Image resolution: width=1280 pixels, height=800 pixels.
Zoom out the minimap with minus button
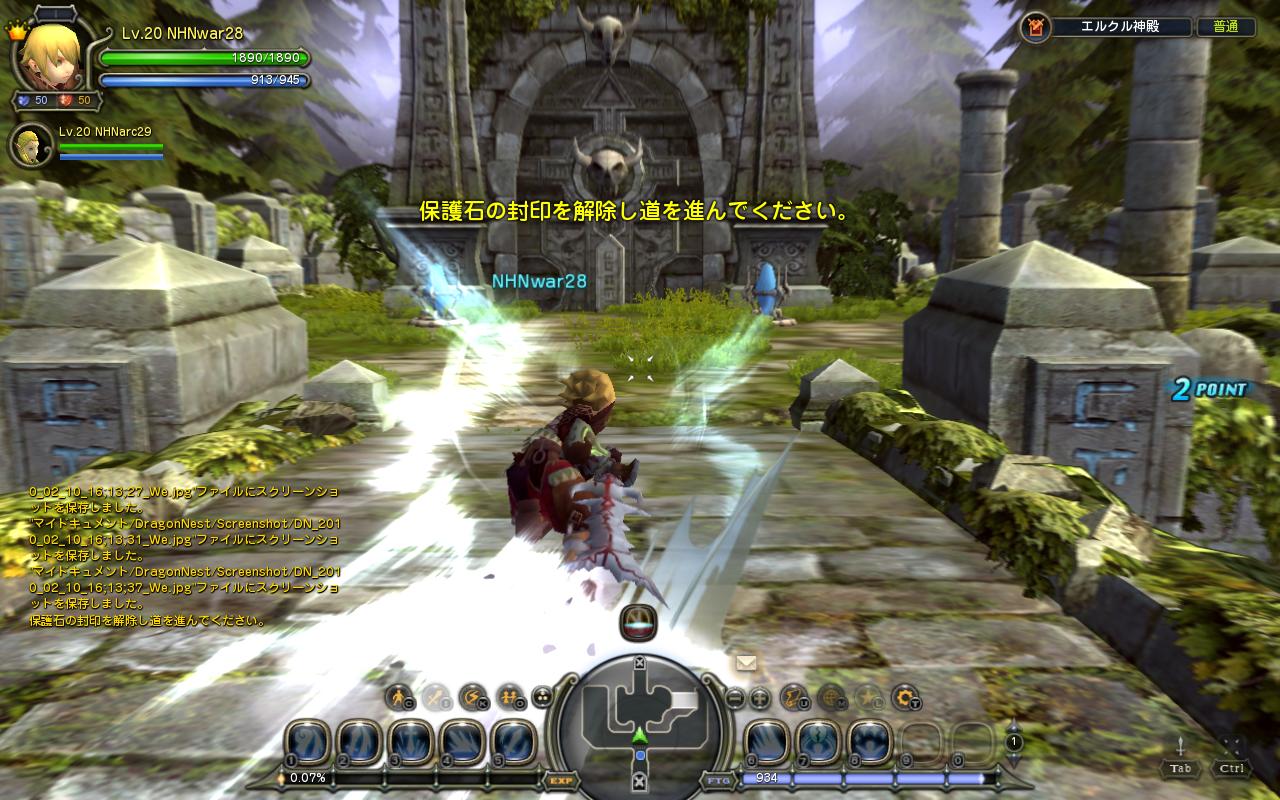point(735,698)
